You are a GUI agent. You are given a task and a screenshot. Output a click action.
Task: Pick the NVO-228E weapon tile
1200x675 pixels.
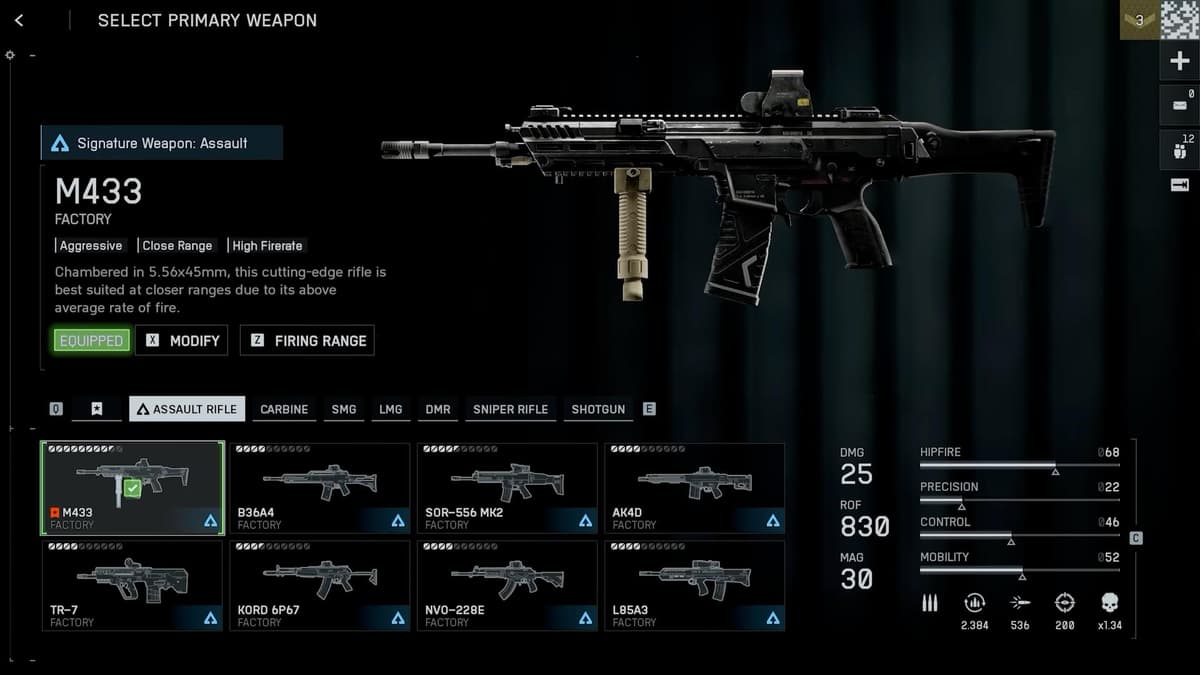click(x=507, y=585)
